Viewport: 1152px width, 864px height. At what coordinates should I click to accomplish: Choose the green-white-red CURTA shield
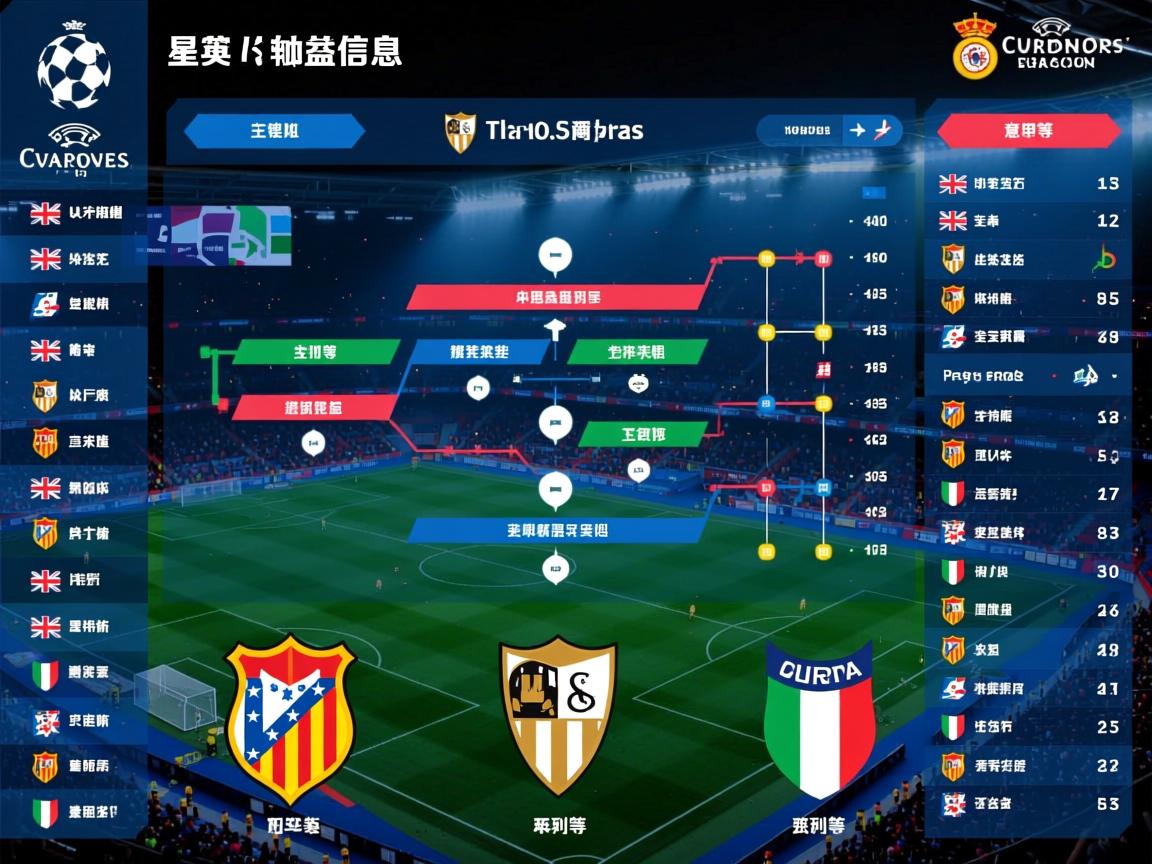tap(820, 718)
